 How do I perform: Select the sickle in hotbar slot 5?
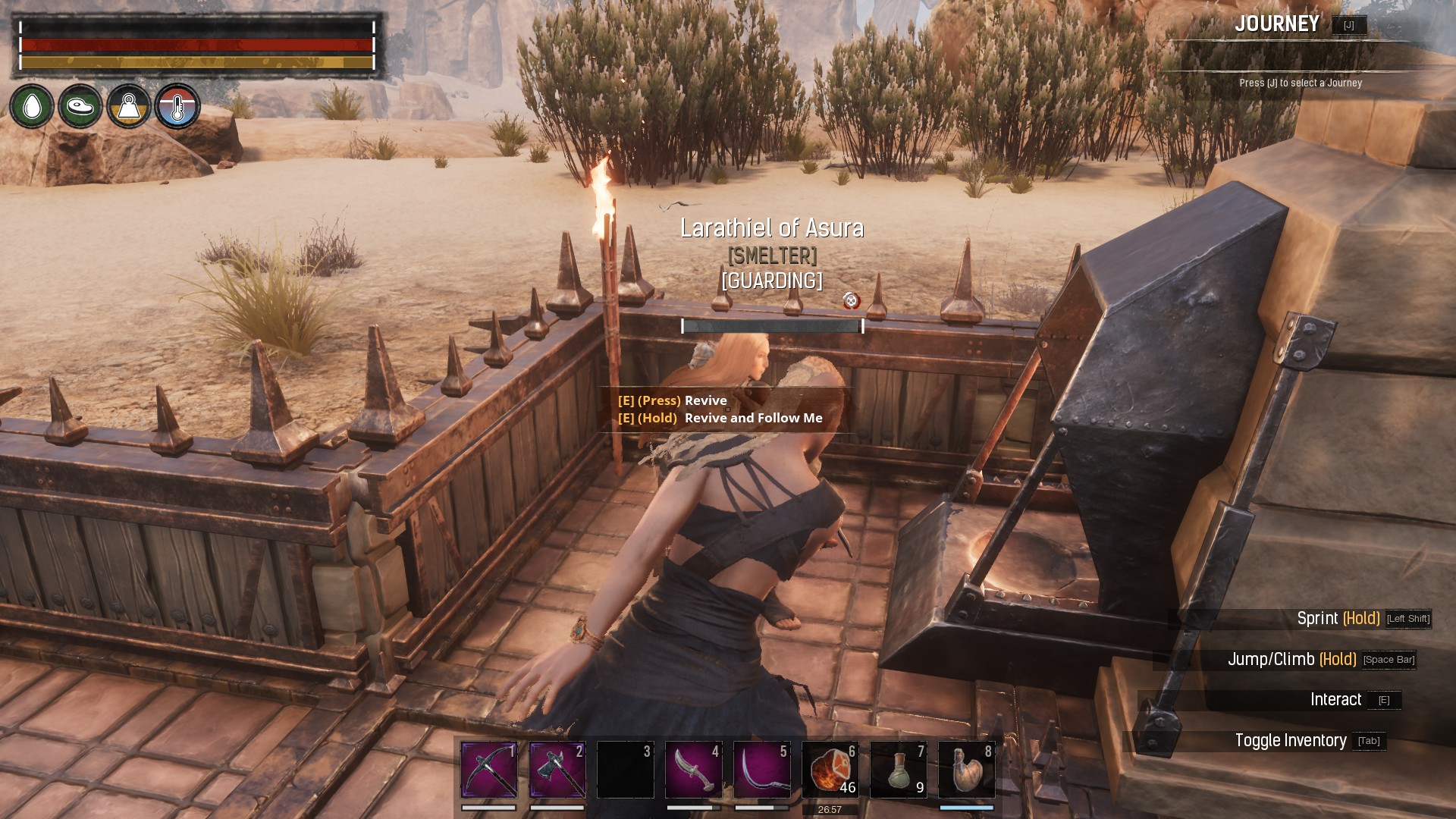[x=762, y=770]
